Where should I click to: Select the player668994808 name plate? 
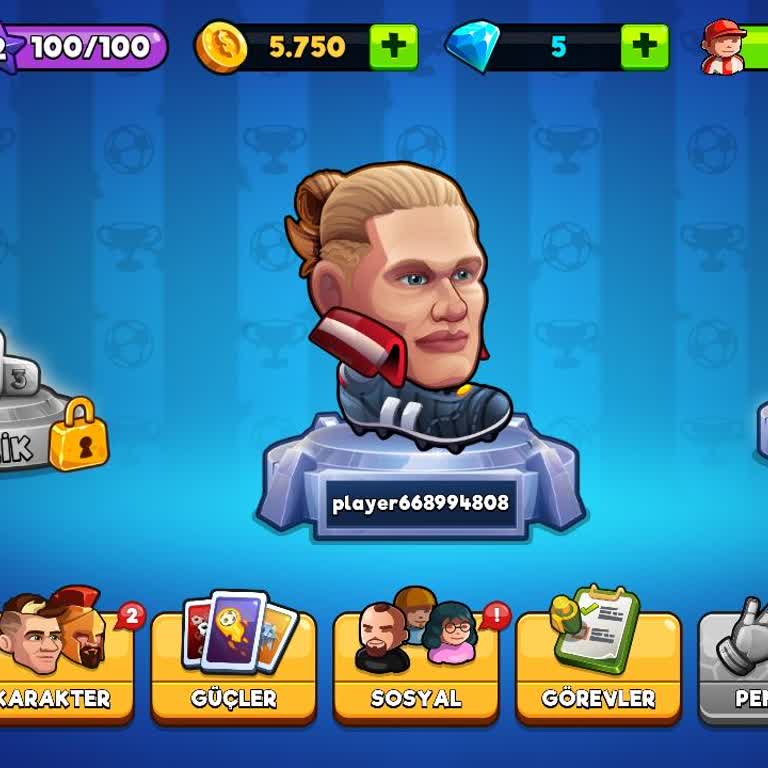click(x=420, y=503)
